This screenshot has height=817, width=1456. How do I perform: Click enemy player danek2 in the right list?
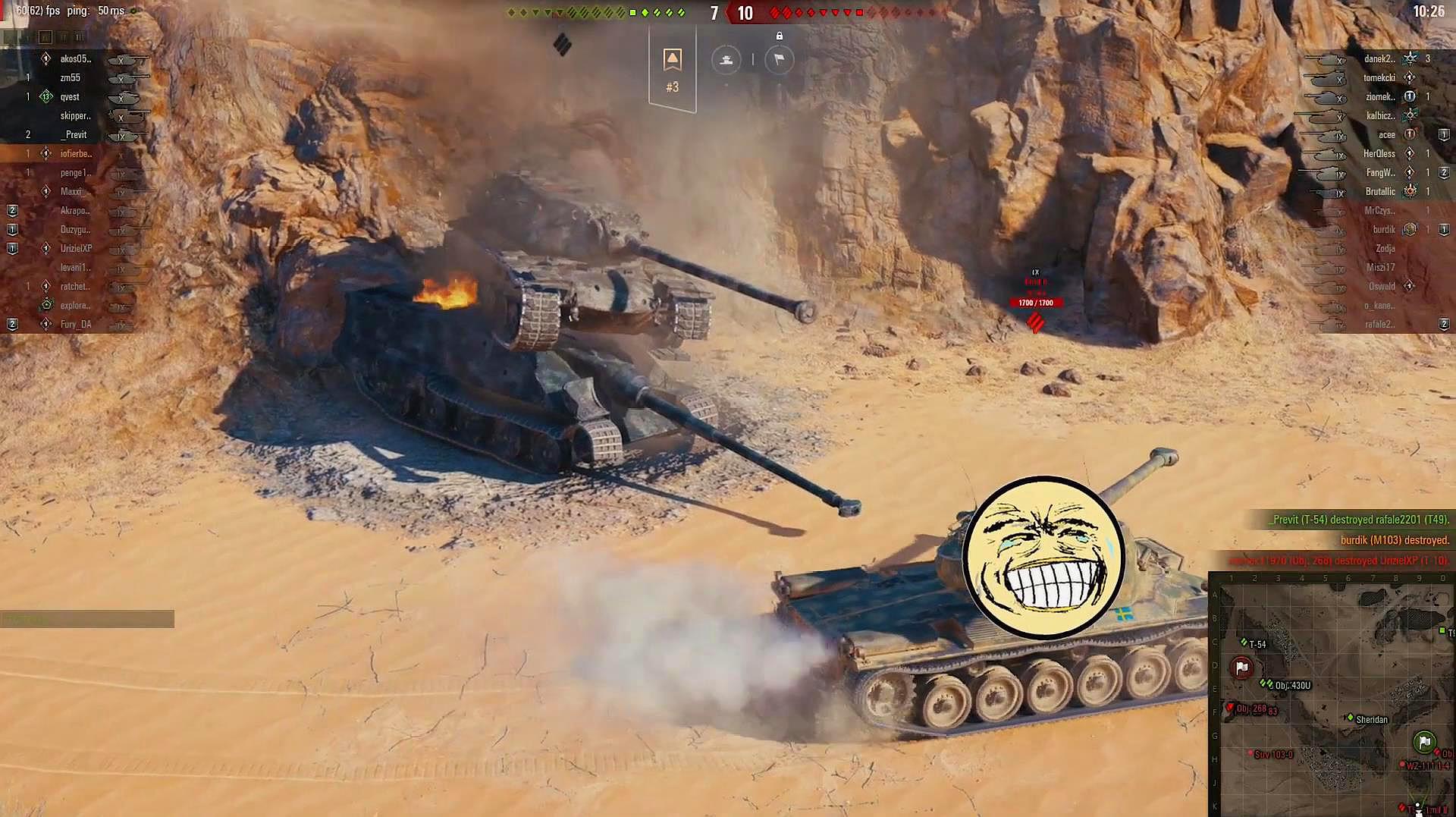tap(1379, 59)
